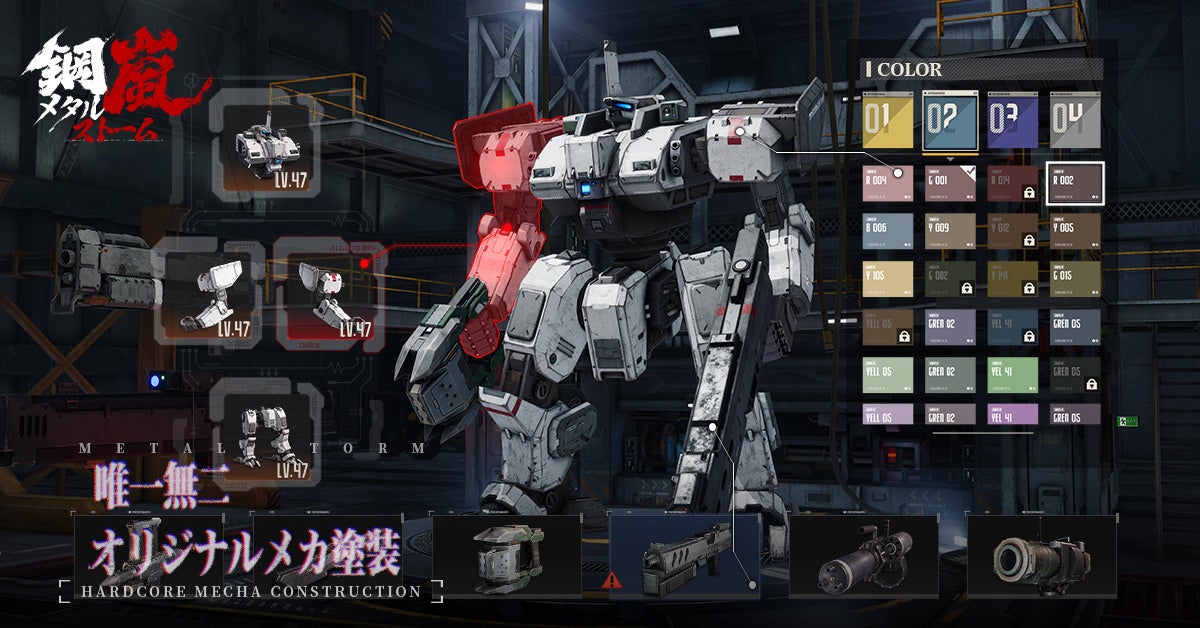
Task: Pick the rocket launcher weapon slot
Action: click(x=1041, y=556)
